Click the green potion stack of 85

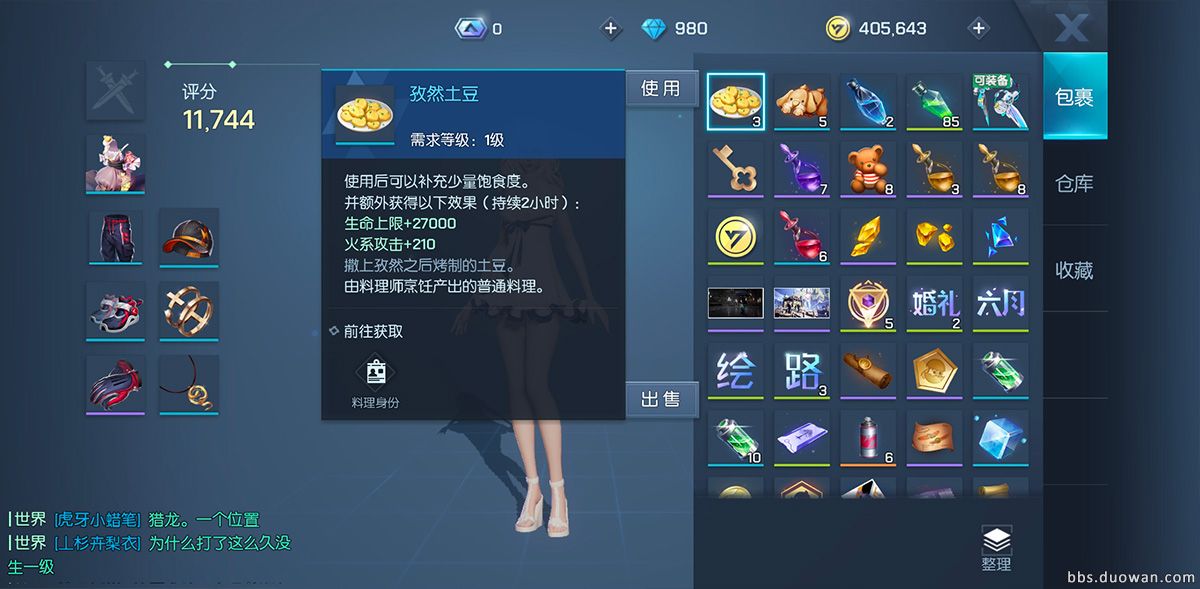point(934,102)
